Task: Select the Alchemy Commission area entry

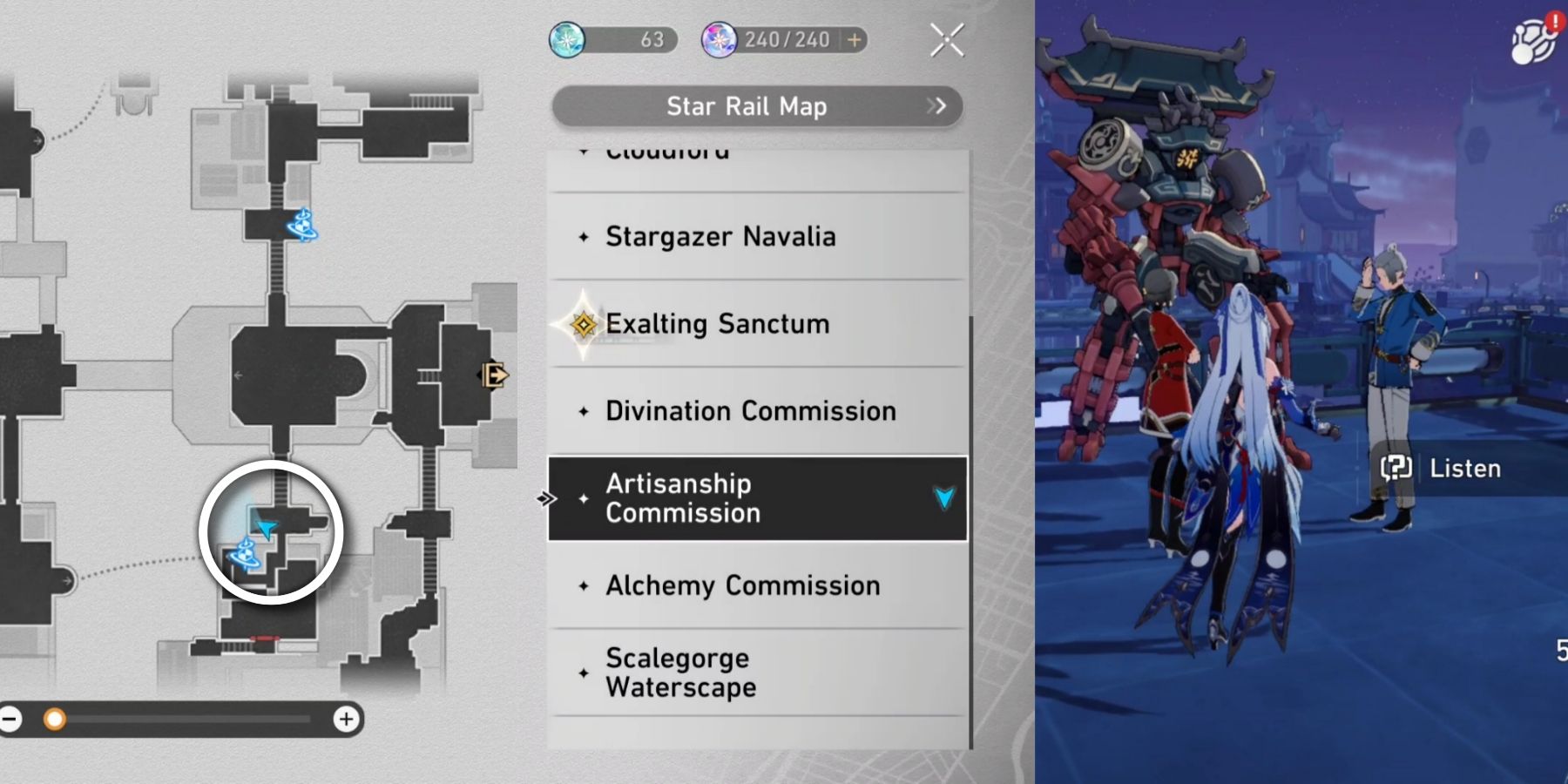Action: pyautogui.click(x=740, y=585)
